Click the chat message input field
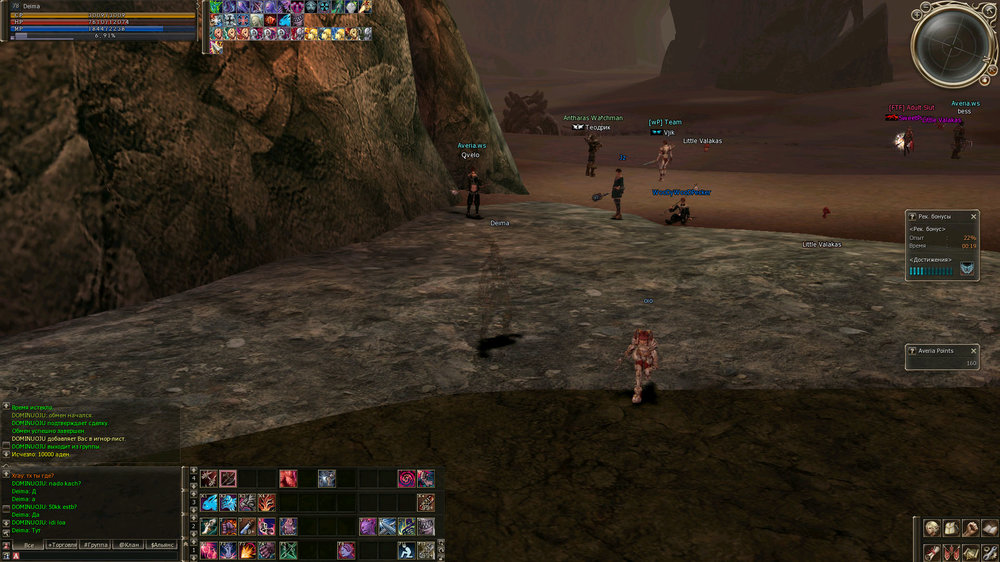 coord(100,556)
